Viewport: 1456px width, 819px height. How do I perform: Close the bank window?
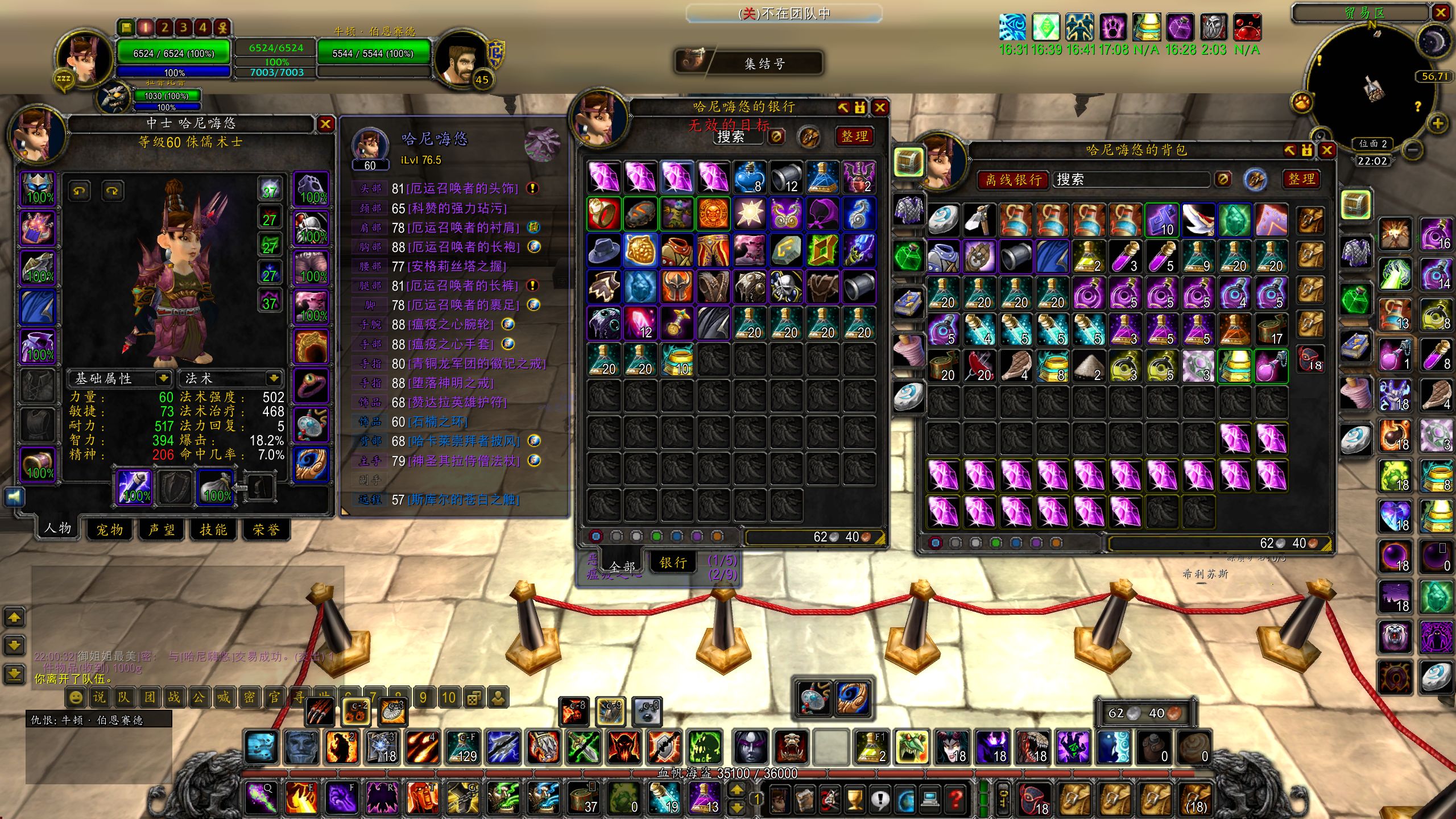tap(880, 107)
